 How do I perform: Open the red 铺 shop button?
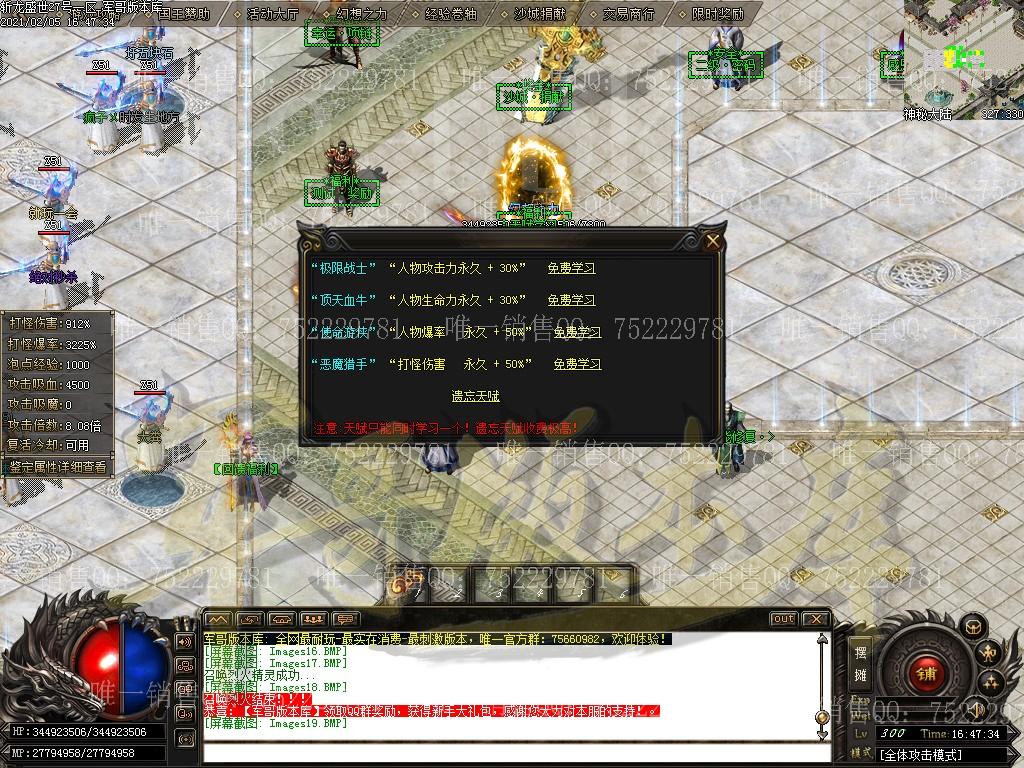[x=925, y=673]
